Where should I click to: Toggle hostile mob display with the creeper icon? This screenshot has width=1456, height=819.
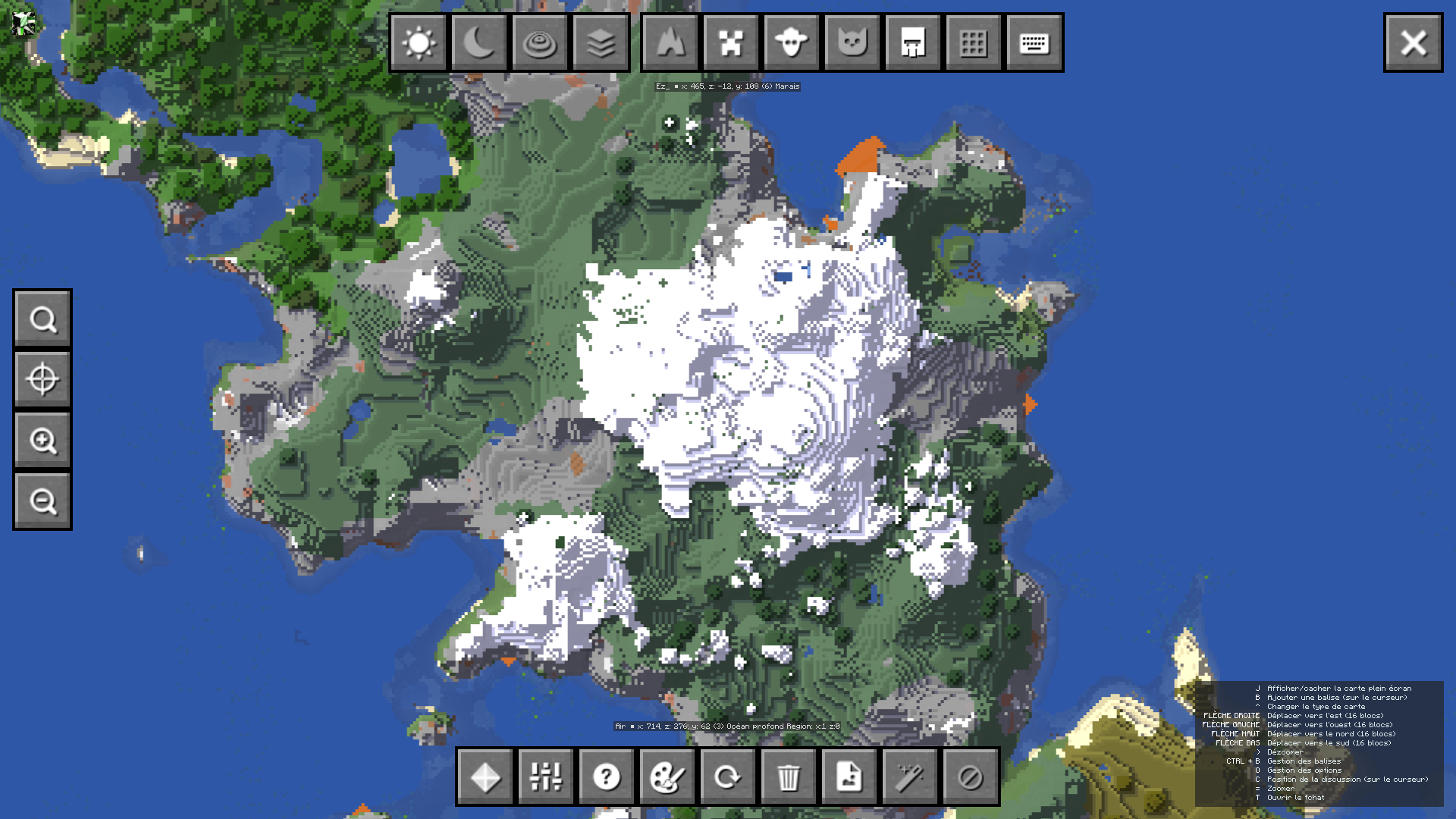point(730,42)
